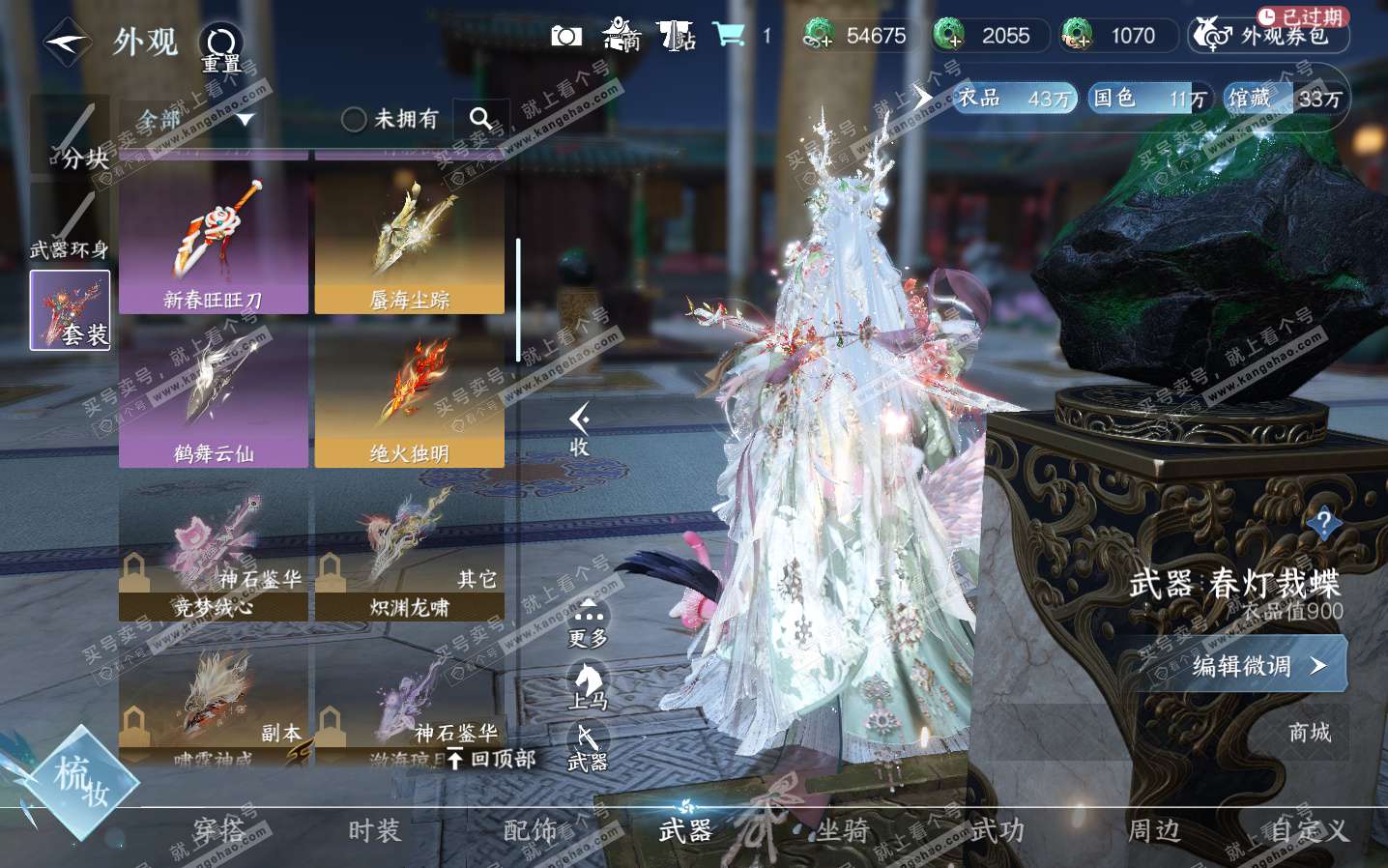Screen dimensions: 1388x868
Task: Choose the 绝火独明 weapon skin
Action: (410, 394)
